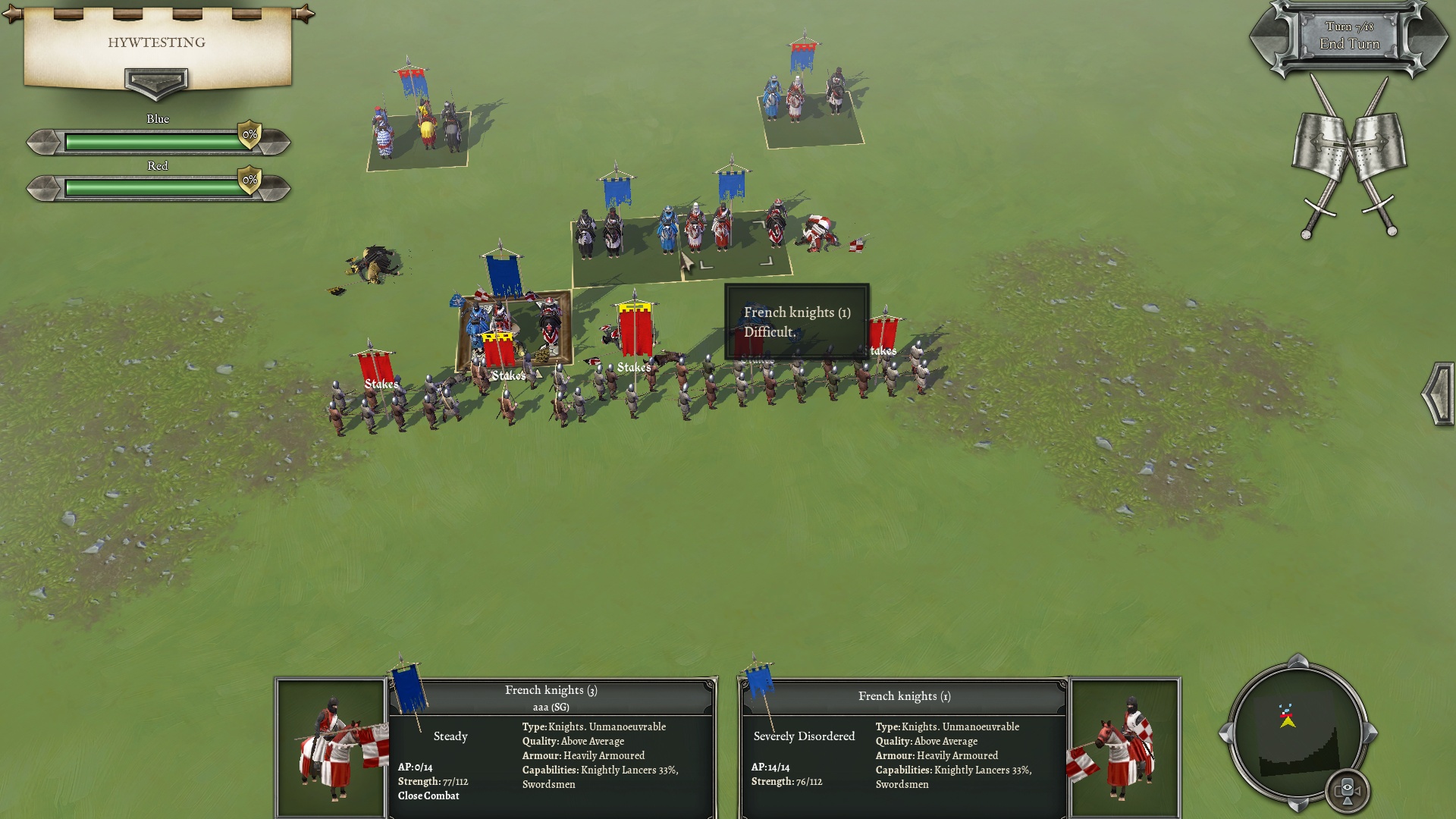Screen dimensions: 1456x819
Task: Toggle the camera view button beside the minimap
Action: pos(1348,790)
